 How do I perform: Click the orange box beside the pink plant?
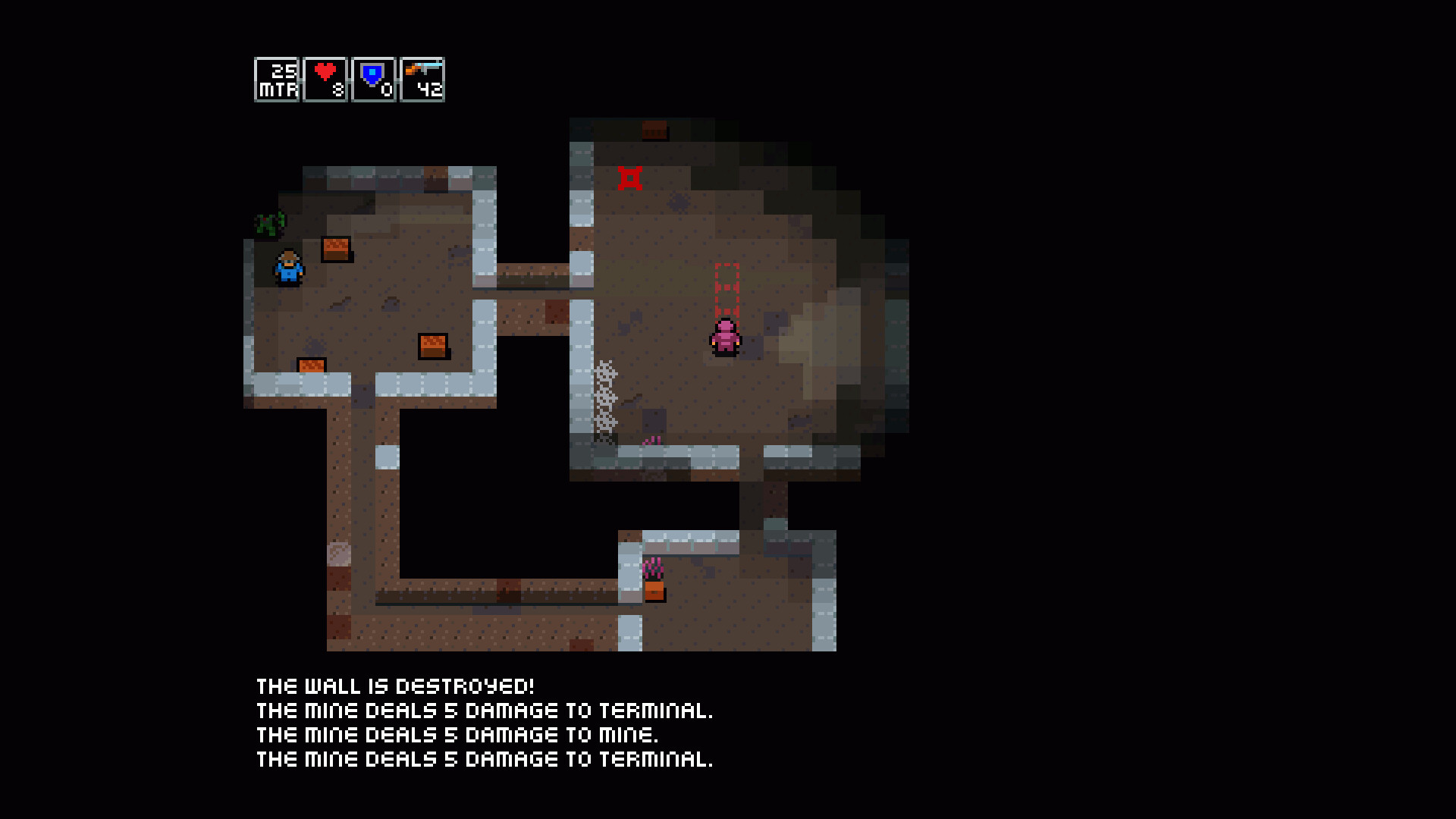coord(654,592)
